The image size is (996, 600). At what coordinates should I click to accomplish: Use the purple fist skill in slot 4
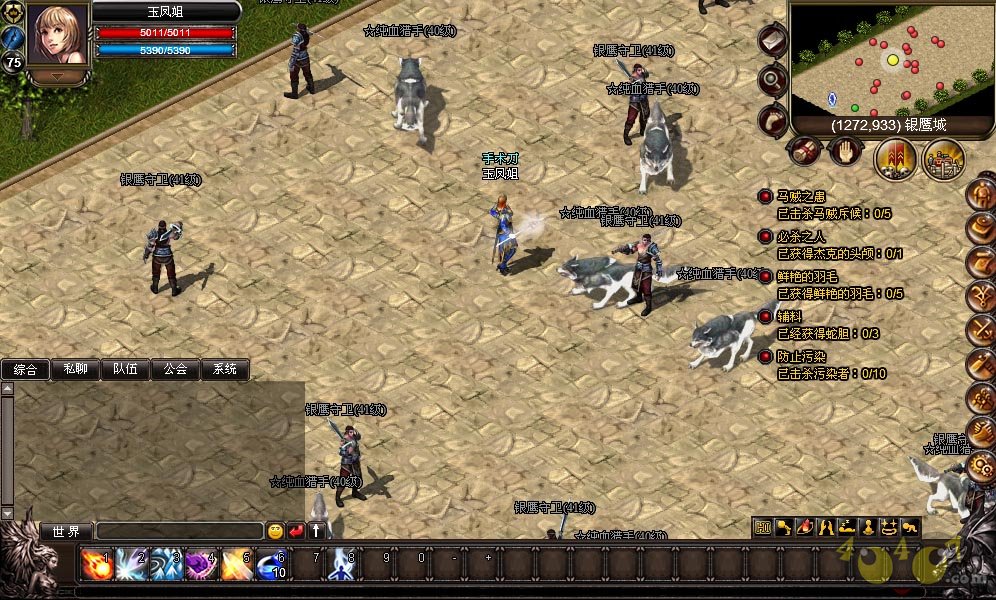201,565
